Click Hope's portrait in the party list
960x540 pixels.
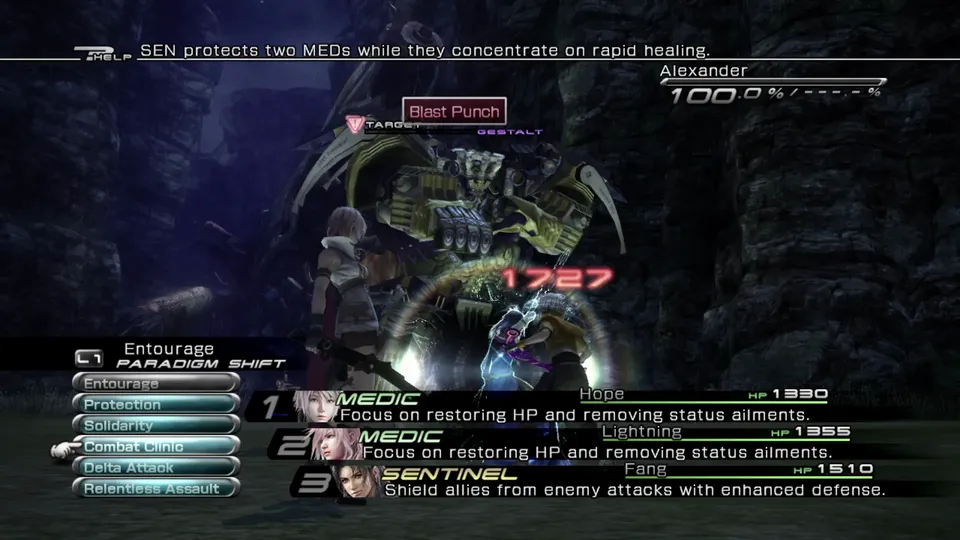[x=313, y=406]
